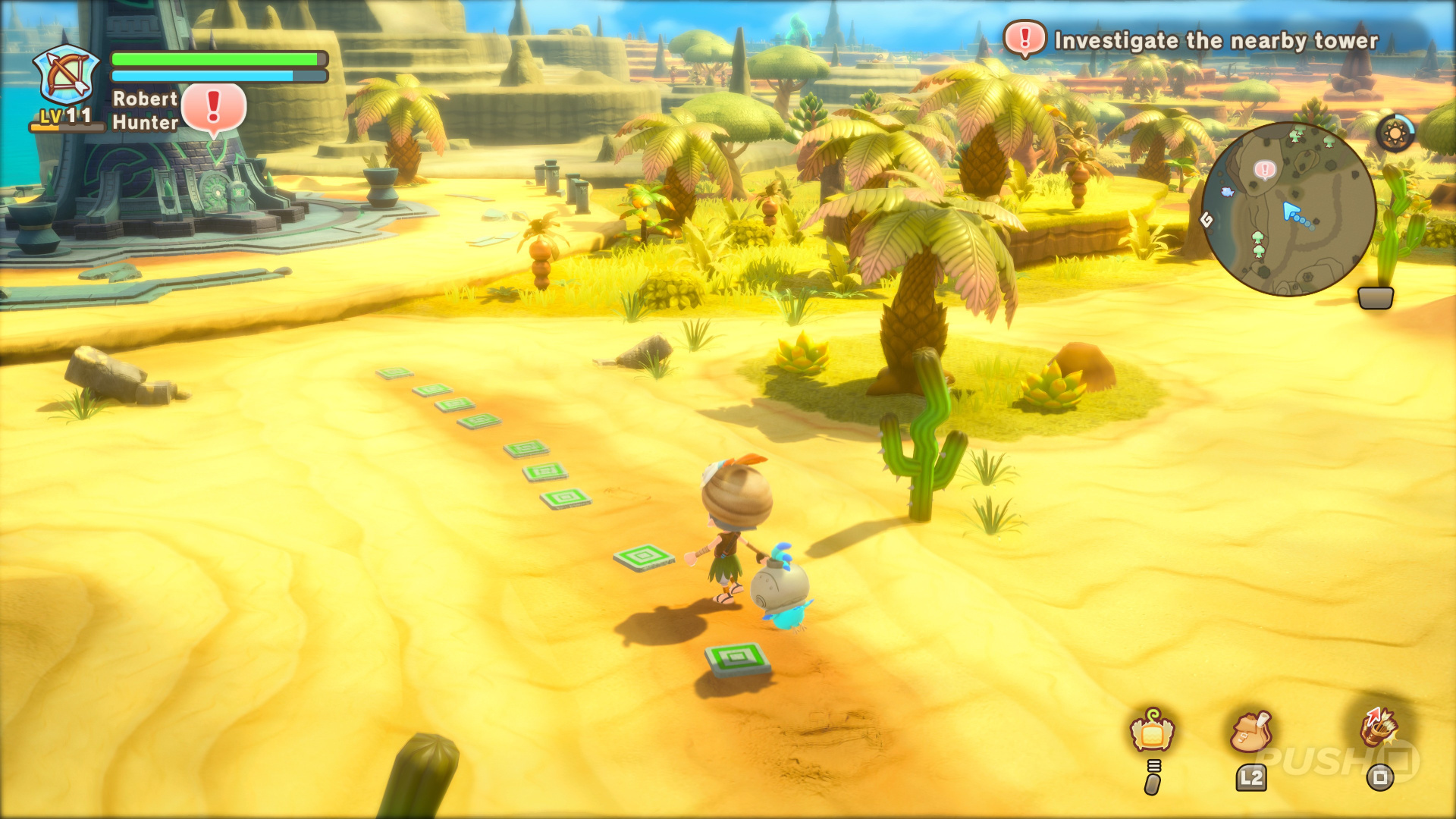
Task: Select the quest marker on the minimap
Action: click(x=1264, y=169)
